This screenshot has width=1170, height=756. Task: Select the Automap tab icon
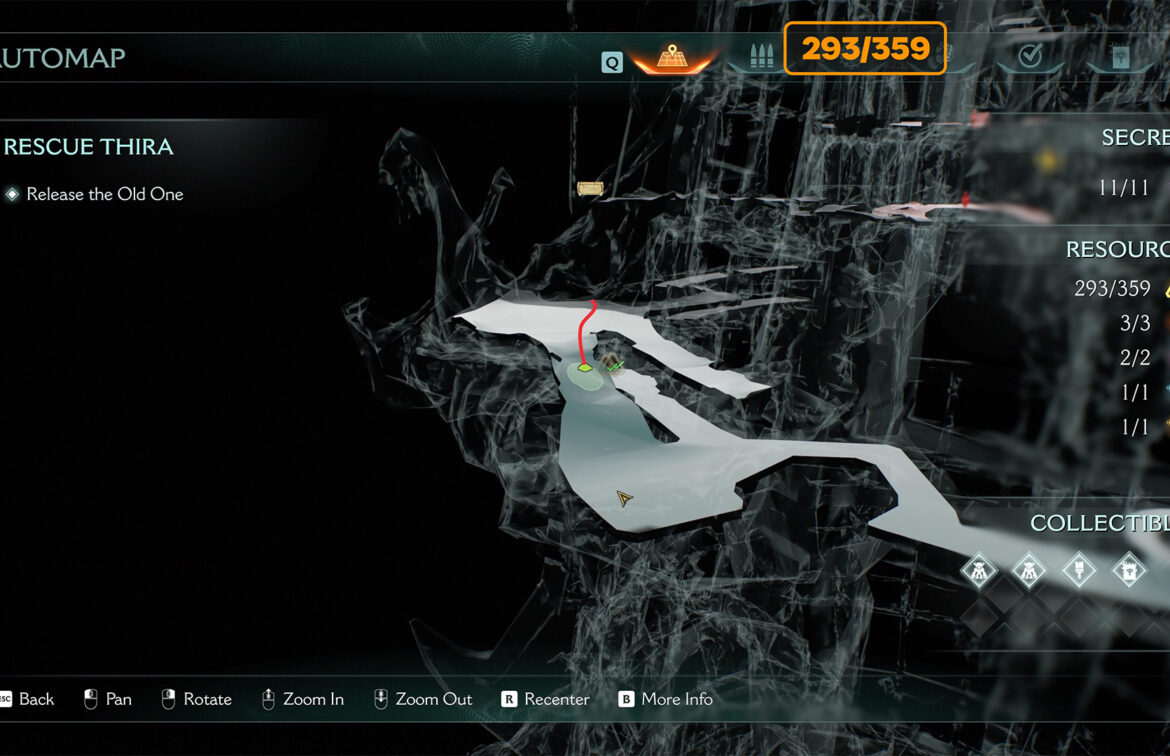click(671, 58)
